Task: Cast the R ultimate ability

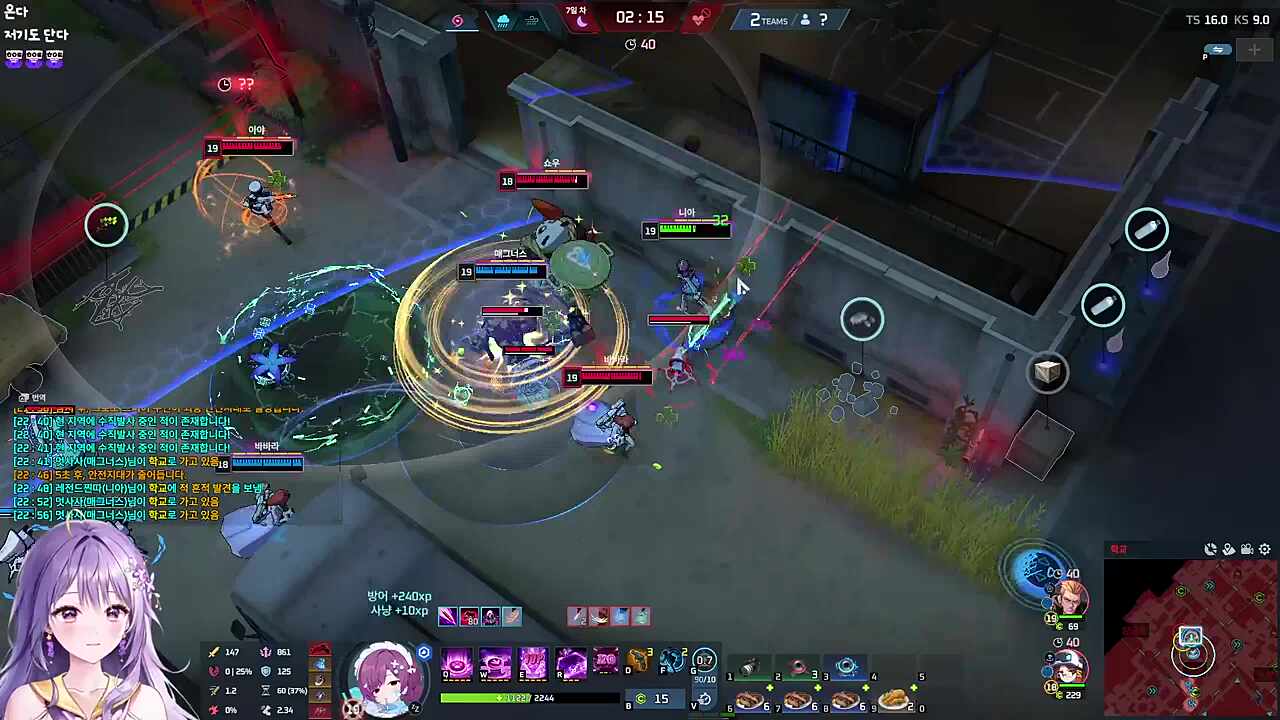Action: (570, 663)
